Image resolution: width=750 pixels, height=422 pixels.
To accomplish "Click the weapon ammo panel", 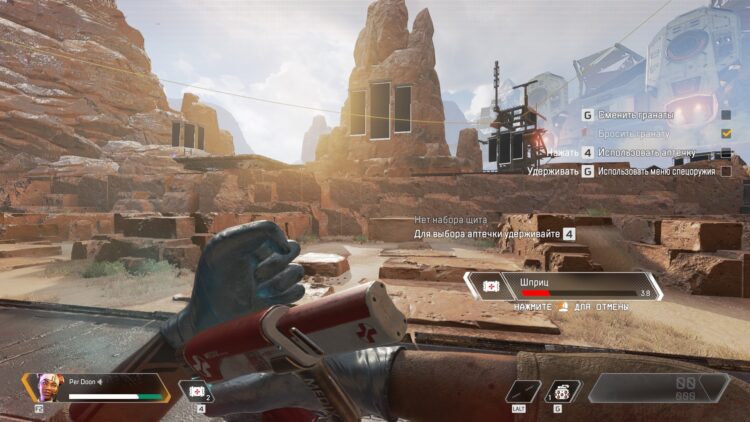I will click(x=658, y=387).
